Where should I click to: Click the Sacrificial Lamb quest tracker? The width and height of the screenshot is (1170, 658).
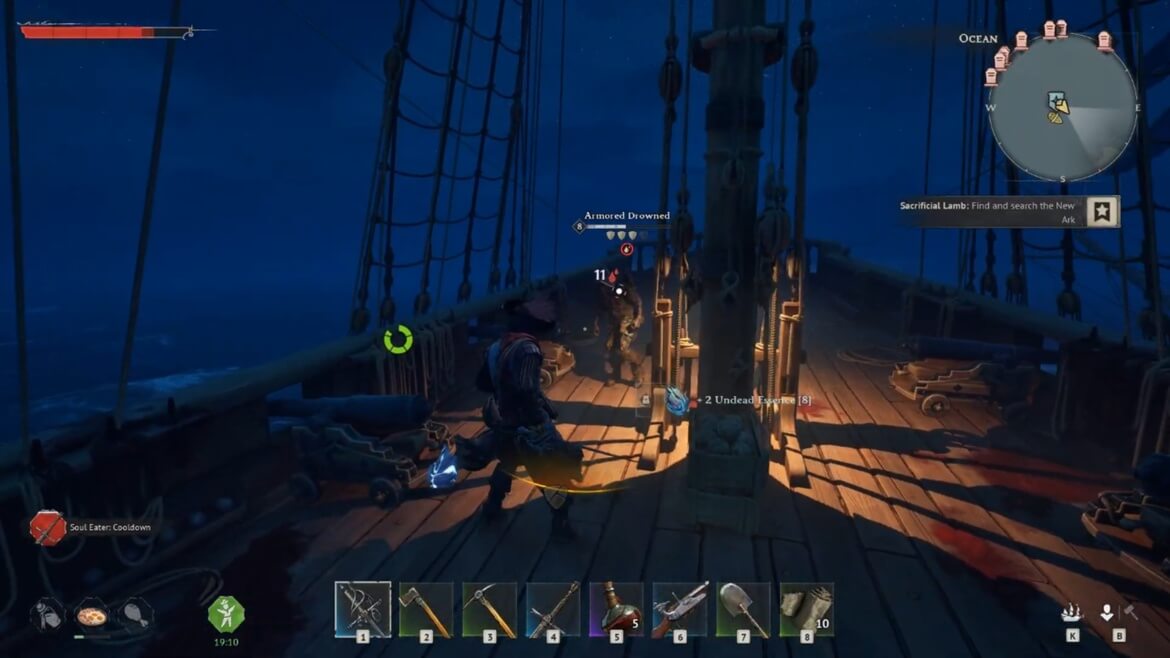(1001, 212)
